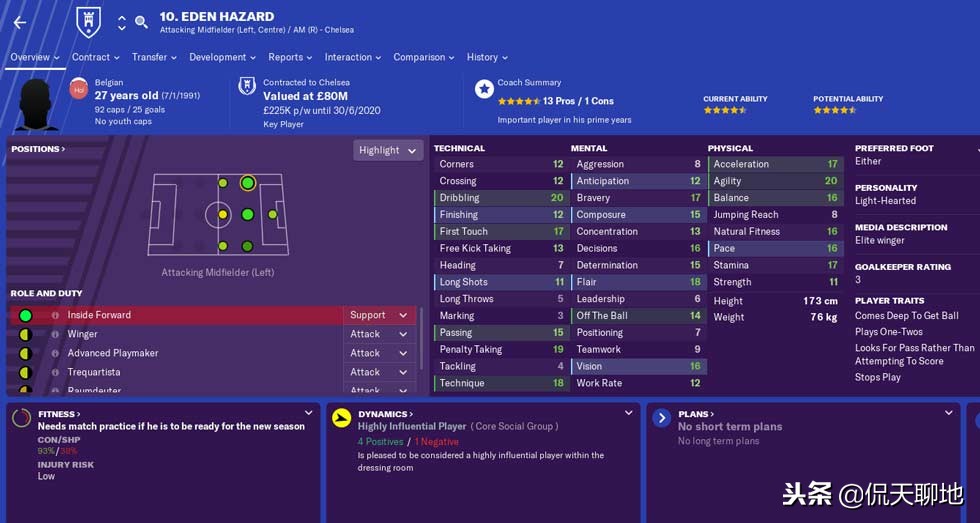Expand the Plans panel header
This screenshot has width=980, height=523.
[x=696, y=414]
